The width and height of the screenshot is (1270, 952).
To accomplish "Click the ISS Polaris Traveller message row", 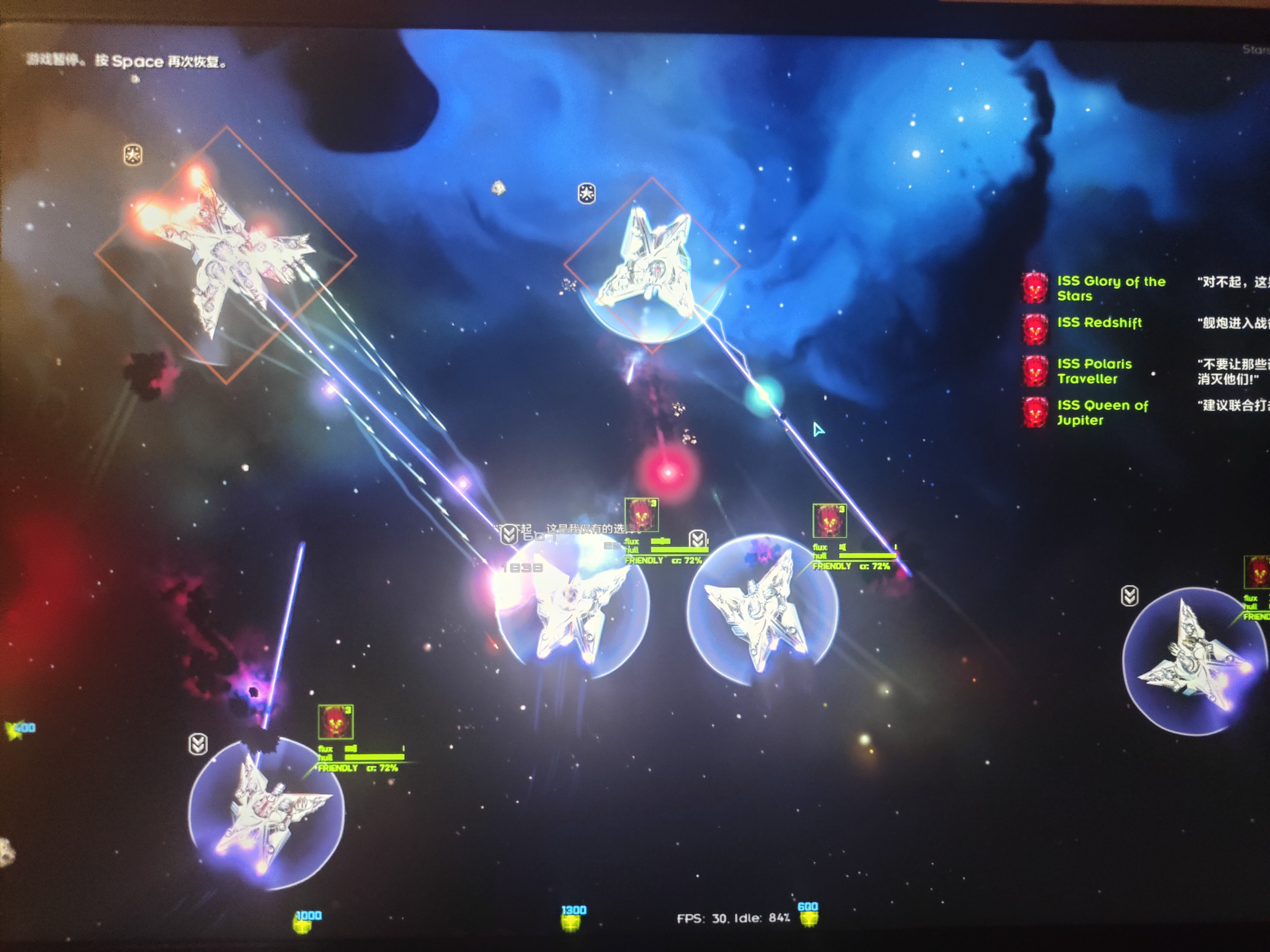I will click(1094, 371).
